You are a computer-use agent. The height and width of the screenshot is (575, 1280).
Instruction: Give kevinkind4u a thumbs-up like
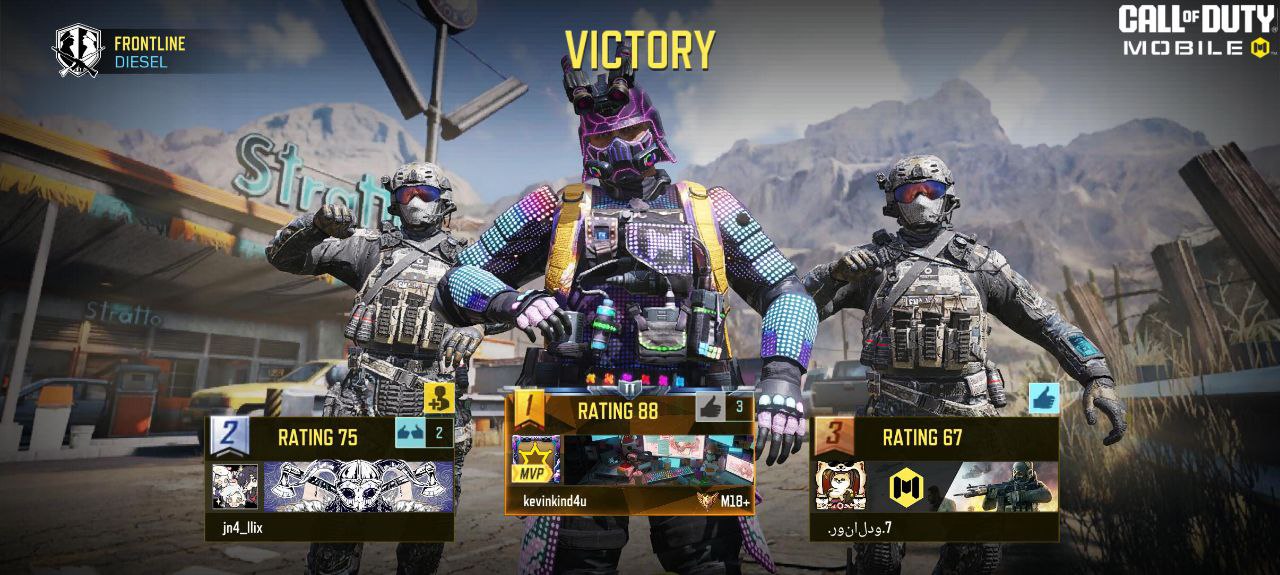pos(710,406)
